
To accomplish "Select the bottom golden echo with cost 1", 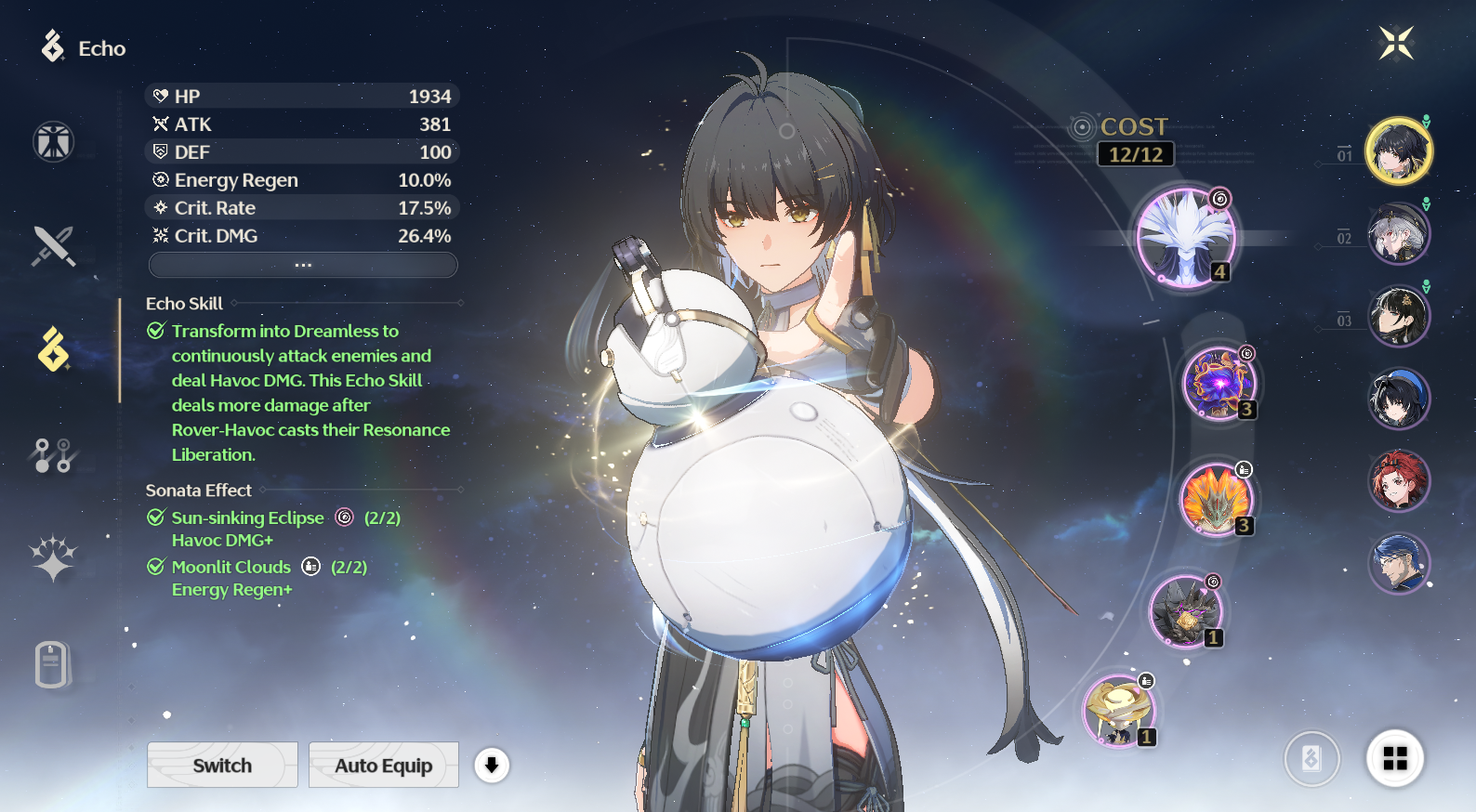I will (x=1117, y=710).
